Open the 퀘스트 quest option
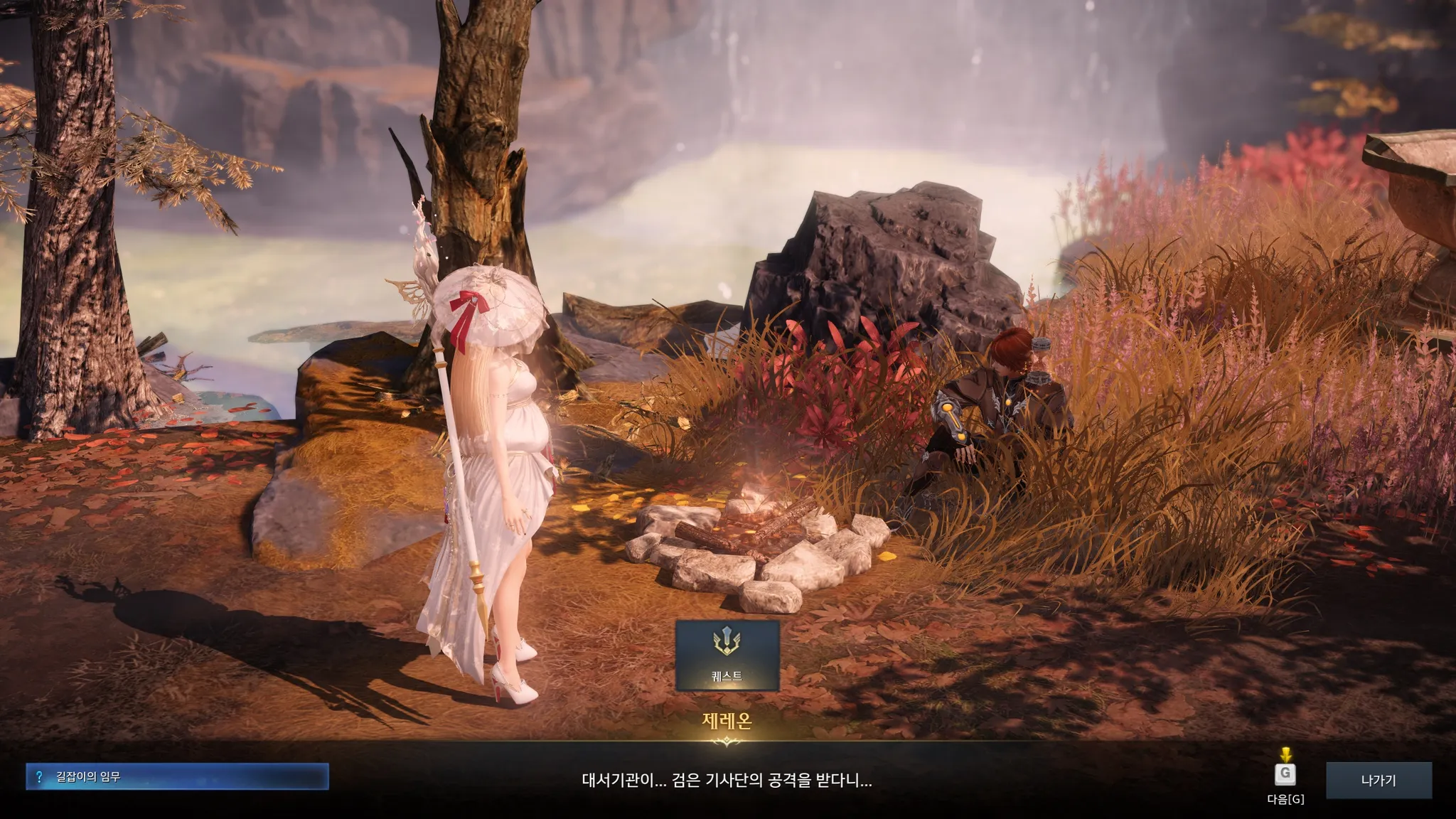1456x819 pixels. (x=727, y=655)
